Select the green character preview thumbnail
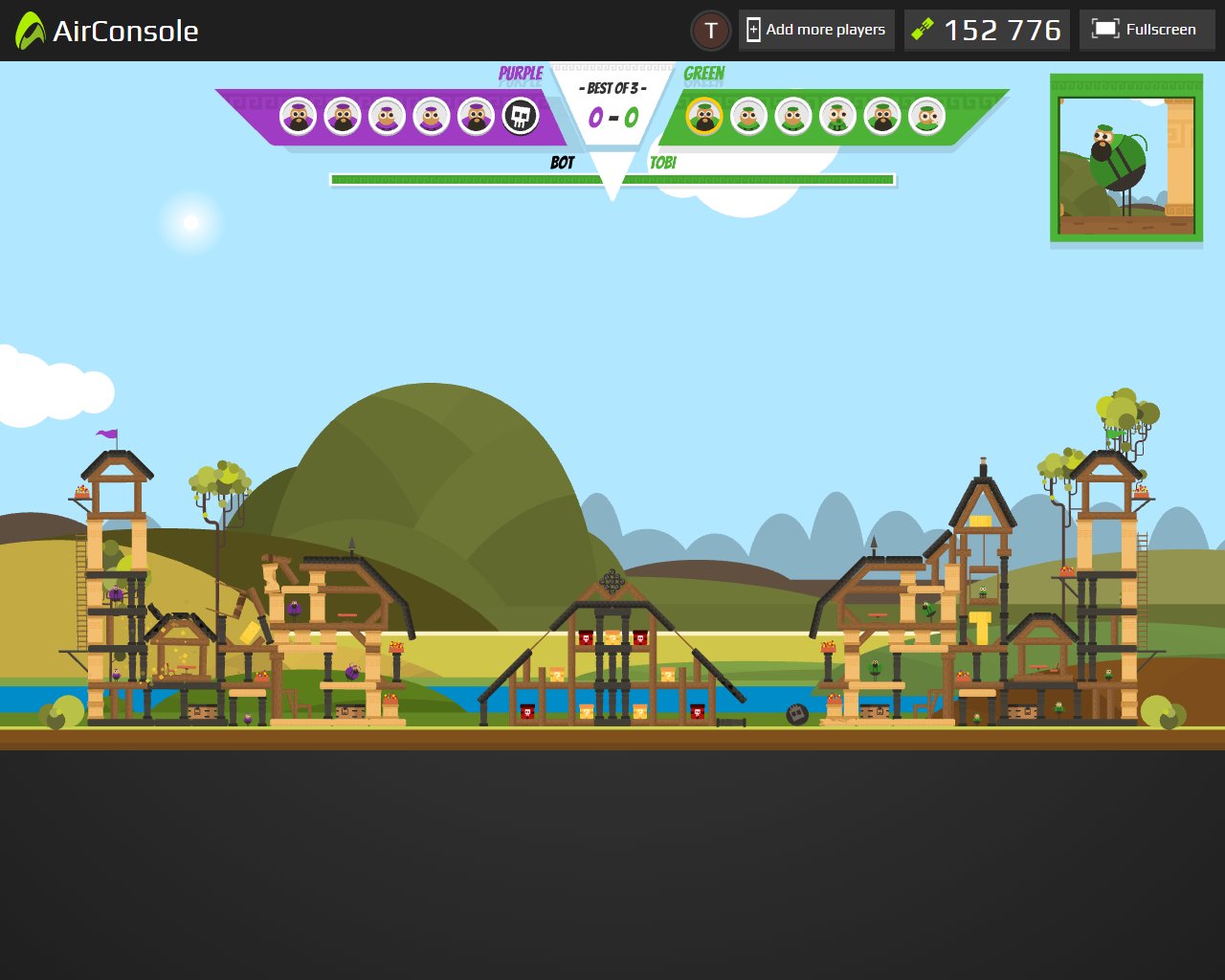This screenshot has height=980, width=1225. coord(1126,159)
